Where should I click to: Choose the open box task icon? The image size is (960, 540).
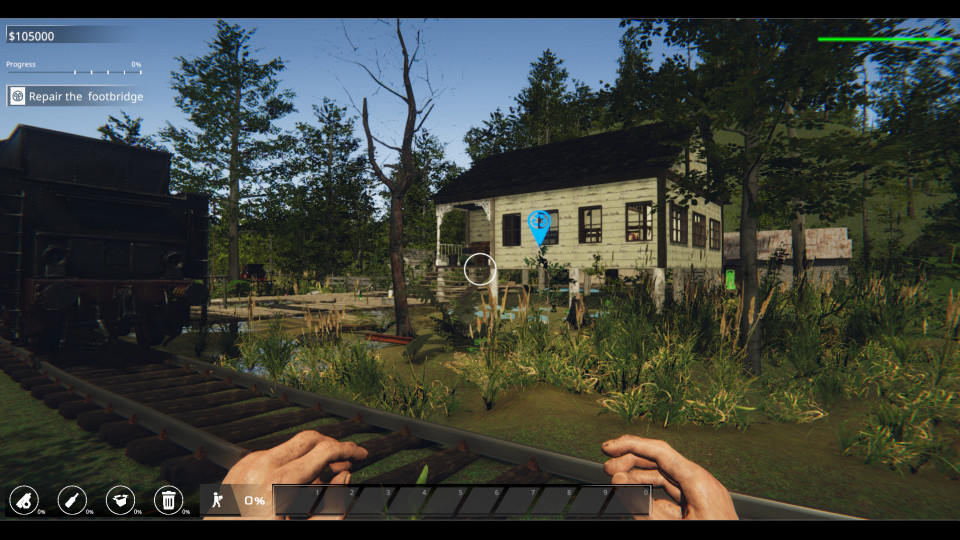120,500
